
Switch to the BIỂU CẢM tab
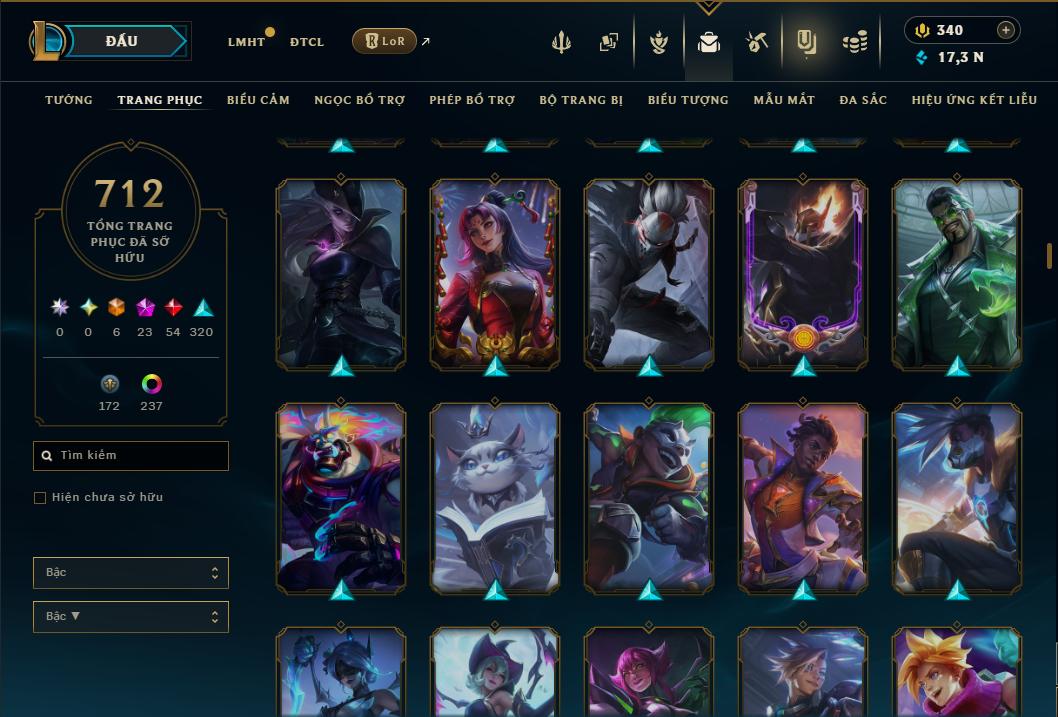coord(258,100)
